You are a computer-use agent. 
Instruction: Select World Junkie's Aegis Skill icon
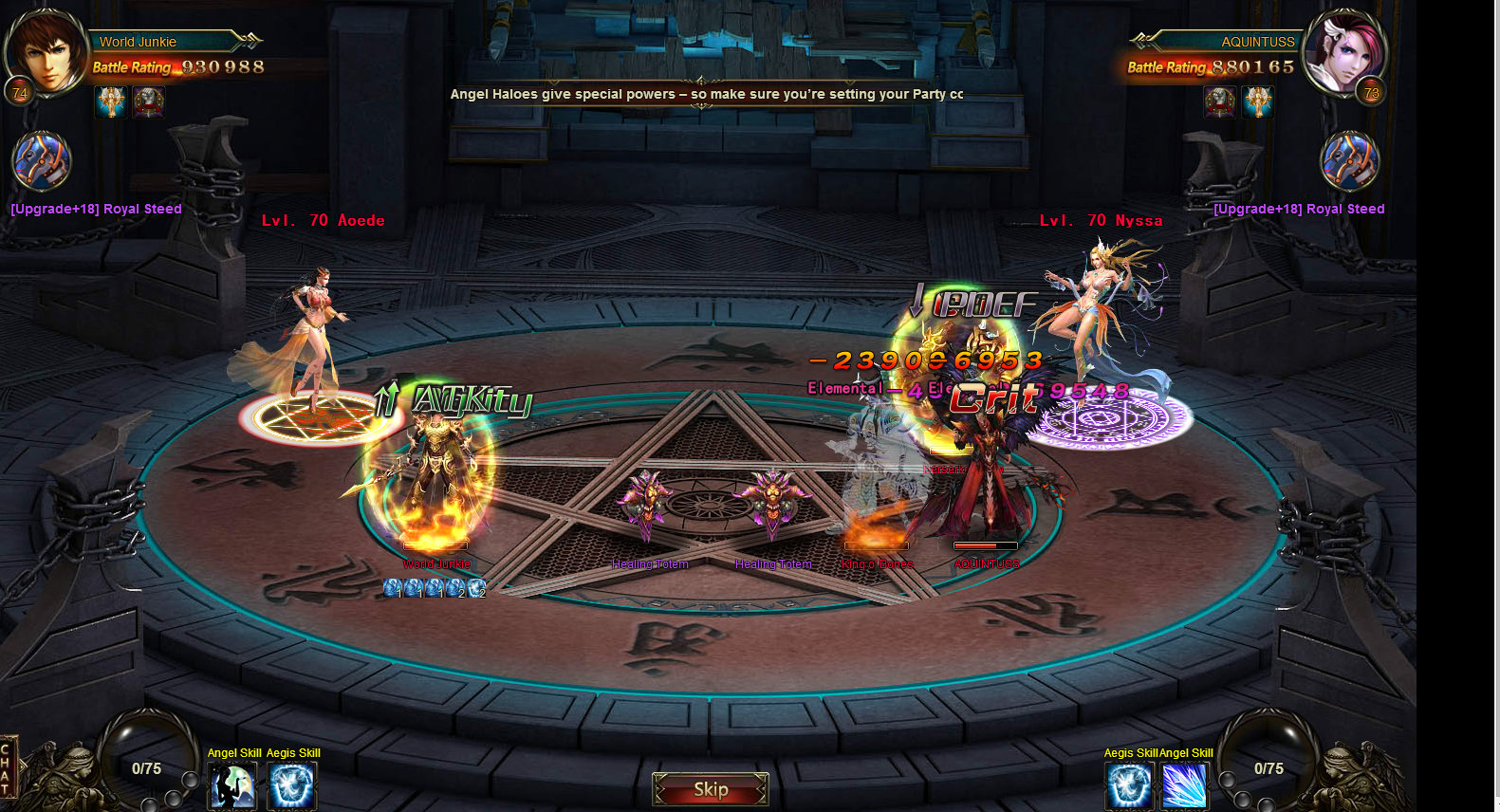[x=291, y=785]
